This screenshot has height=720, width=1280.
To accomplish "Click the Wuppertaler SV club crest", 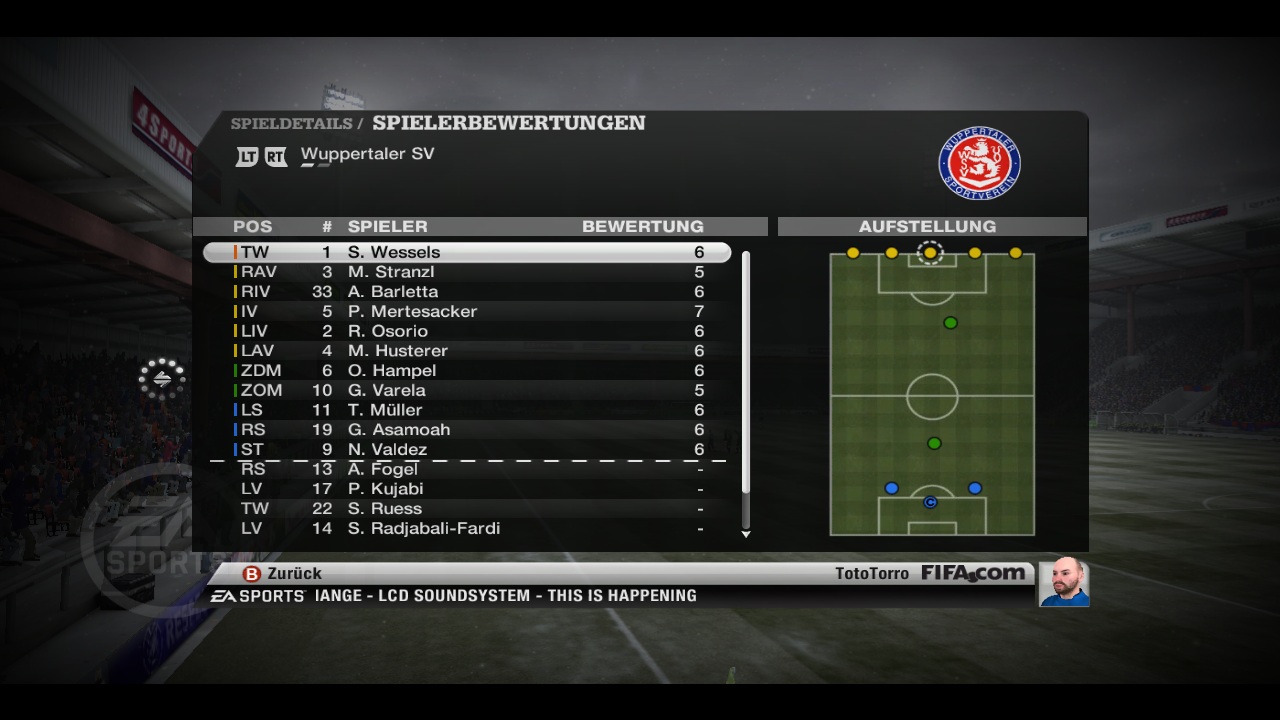I will 979,162.
